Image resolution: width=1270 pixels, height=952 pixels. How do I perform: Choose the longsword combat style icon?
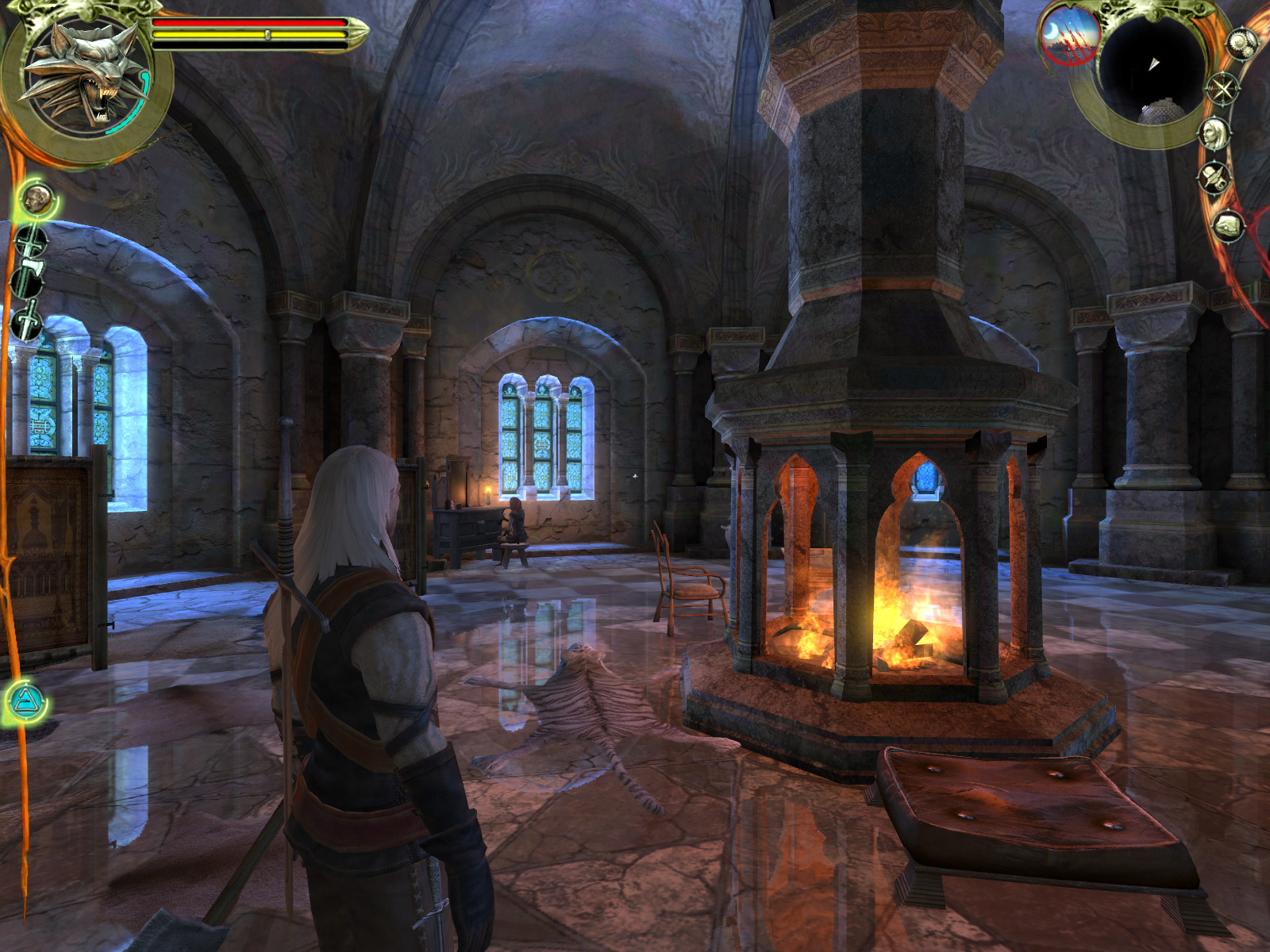(30, 240)
